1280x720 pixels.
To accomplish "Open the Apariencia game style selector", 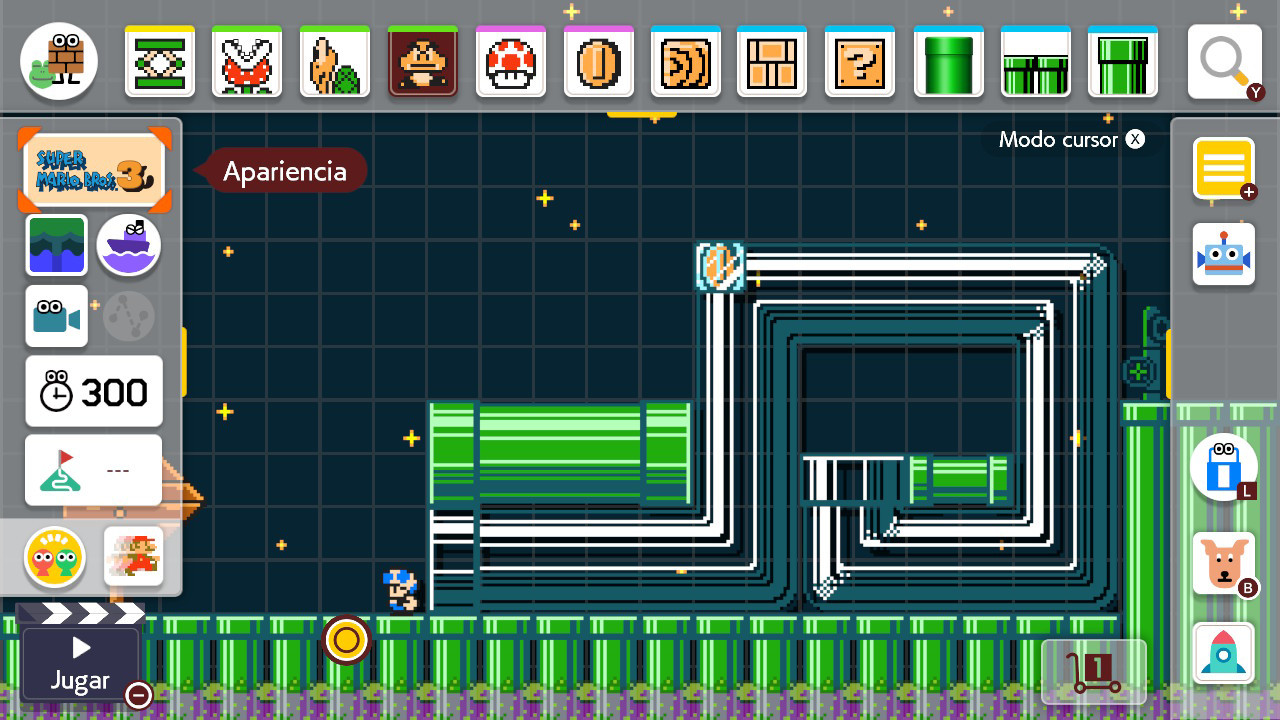I will click(95, 170).
